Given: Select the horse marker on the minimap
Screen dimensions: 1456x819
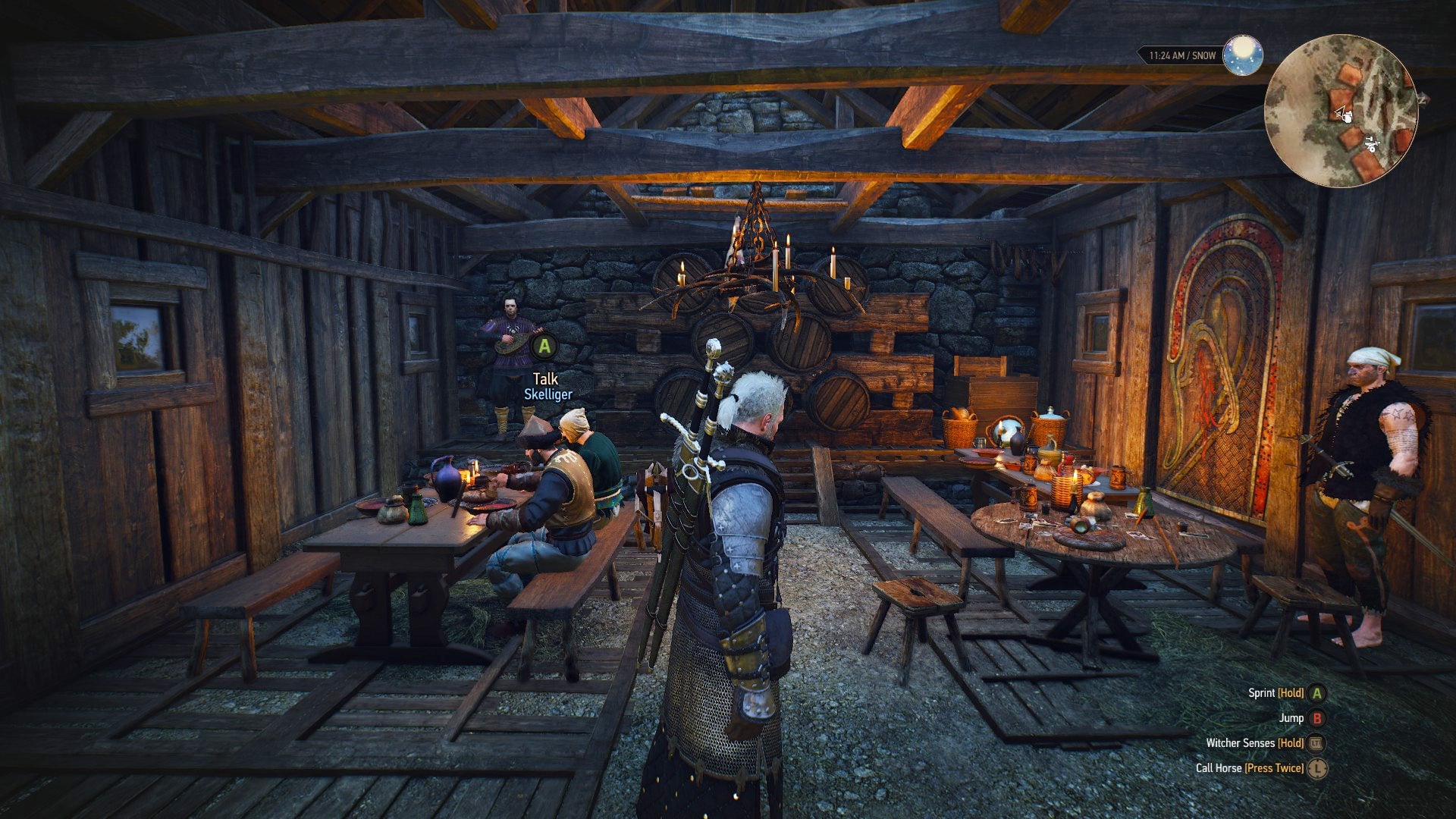Looking at the screenshot, I should click(x=1373, y=144).
